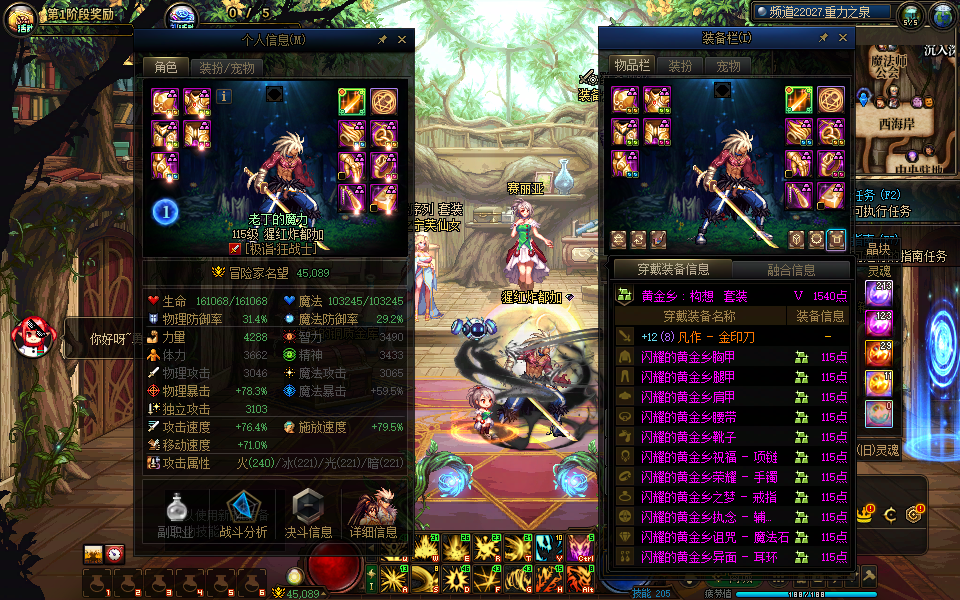View 详细信息 detailed info
The image size is (960, 600).
[373, 514]
